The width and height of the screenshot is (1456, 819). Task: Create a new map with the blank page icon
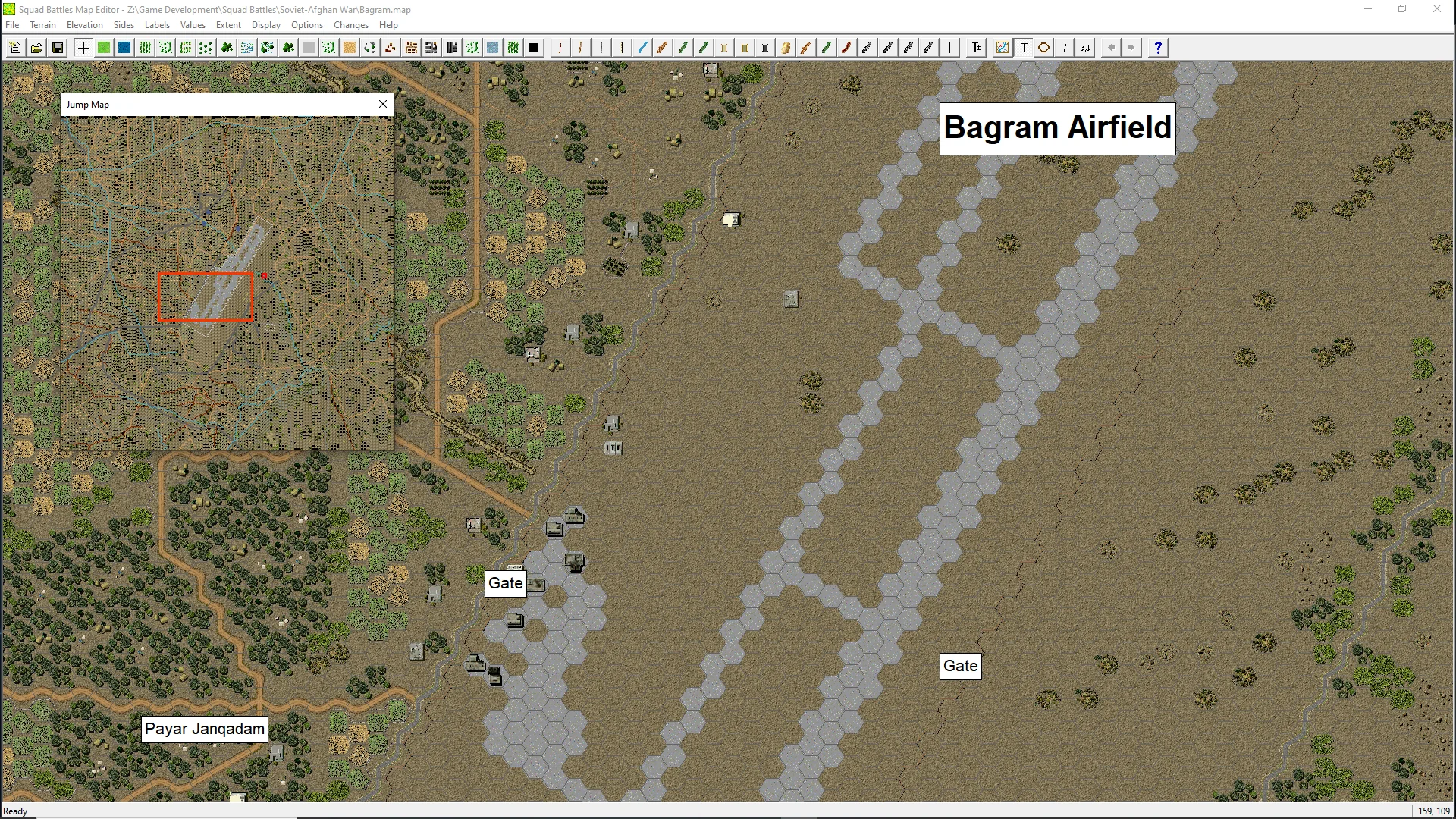pos(15,48)
